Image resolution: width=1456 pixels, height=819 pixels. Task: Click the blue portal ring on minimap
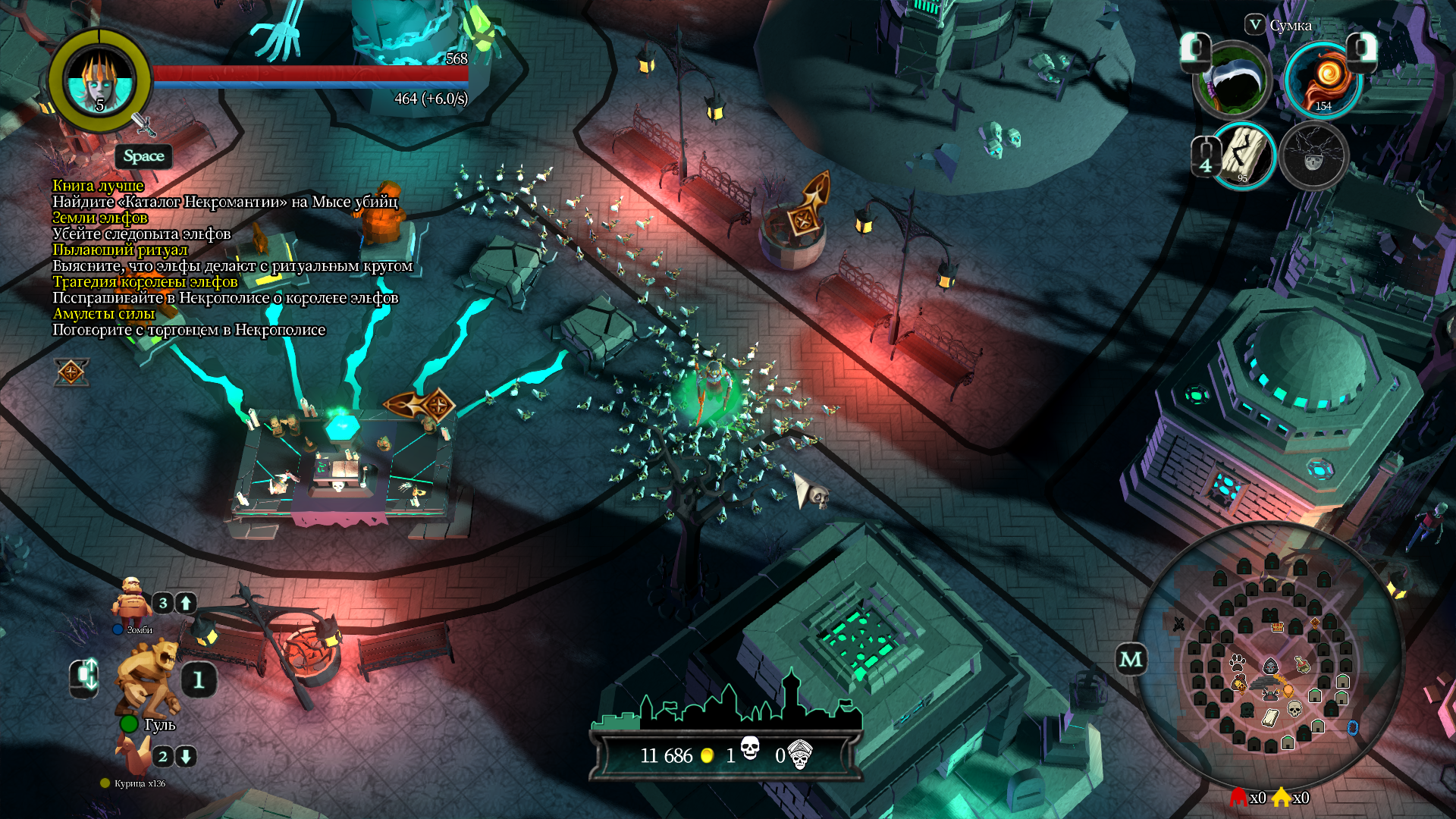pyautogui.click(x=1352, y=728)
